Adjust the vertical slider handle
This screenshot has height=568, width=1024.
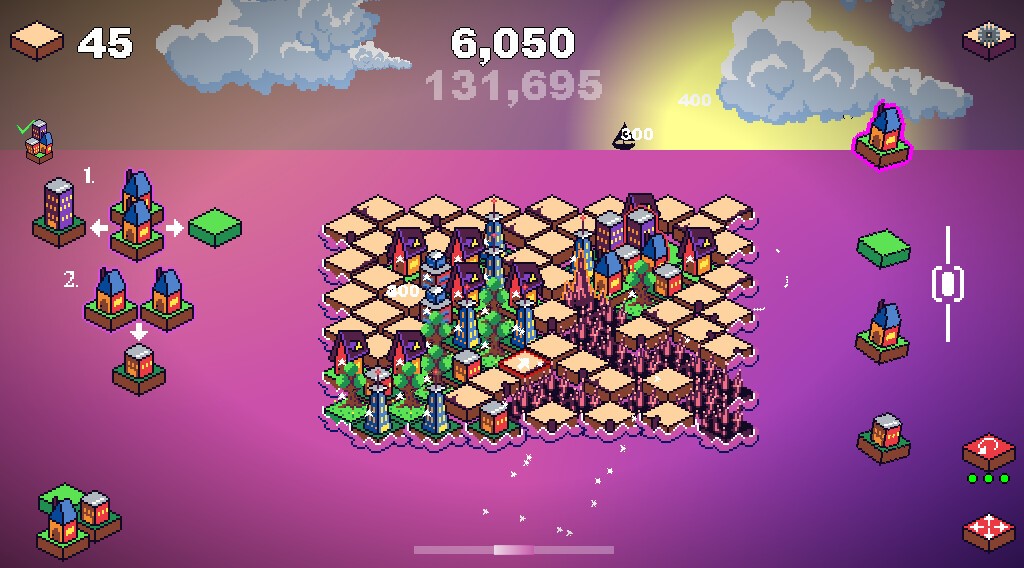(x=947, y=283)
